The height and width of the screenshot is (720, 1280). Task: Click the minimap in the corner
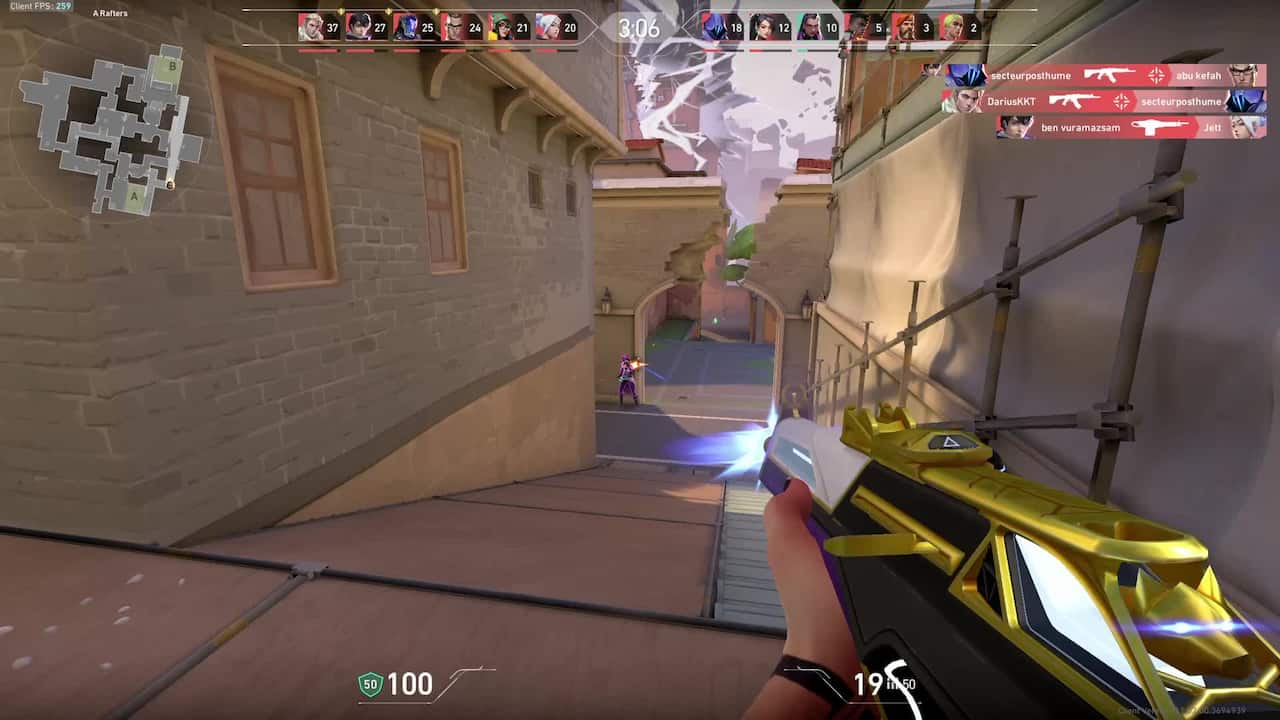click(110, 130)
